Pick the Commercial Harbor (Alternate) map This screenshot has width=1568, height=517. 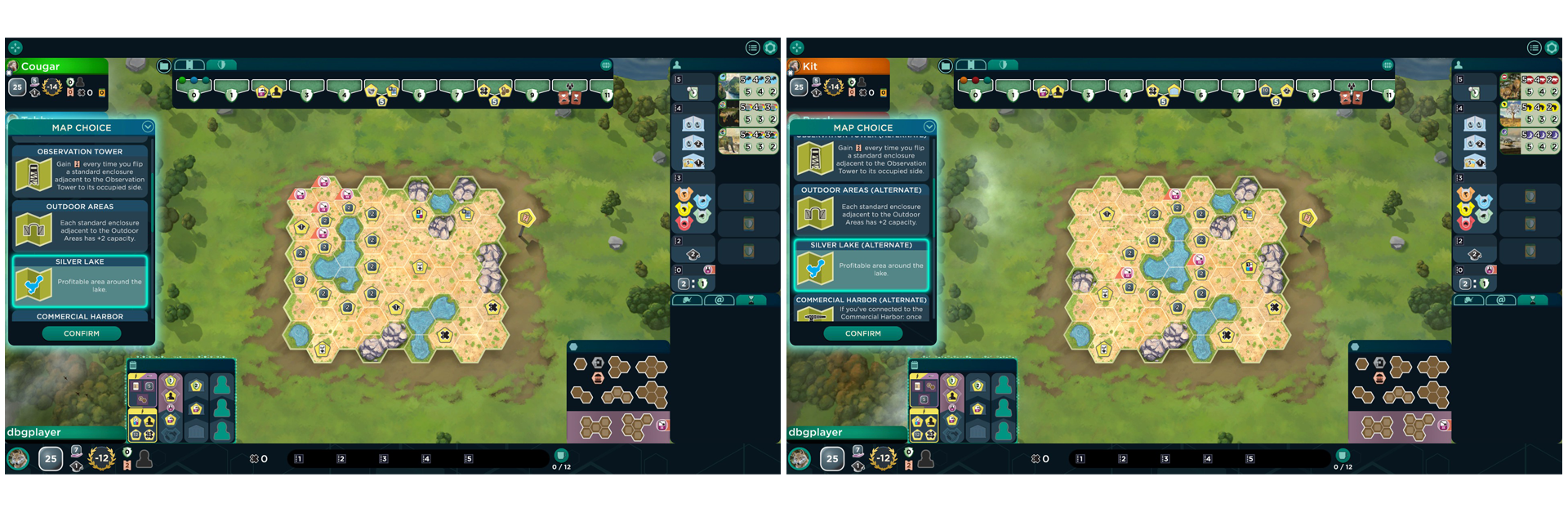pos(862,309)
